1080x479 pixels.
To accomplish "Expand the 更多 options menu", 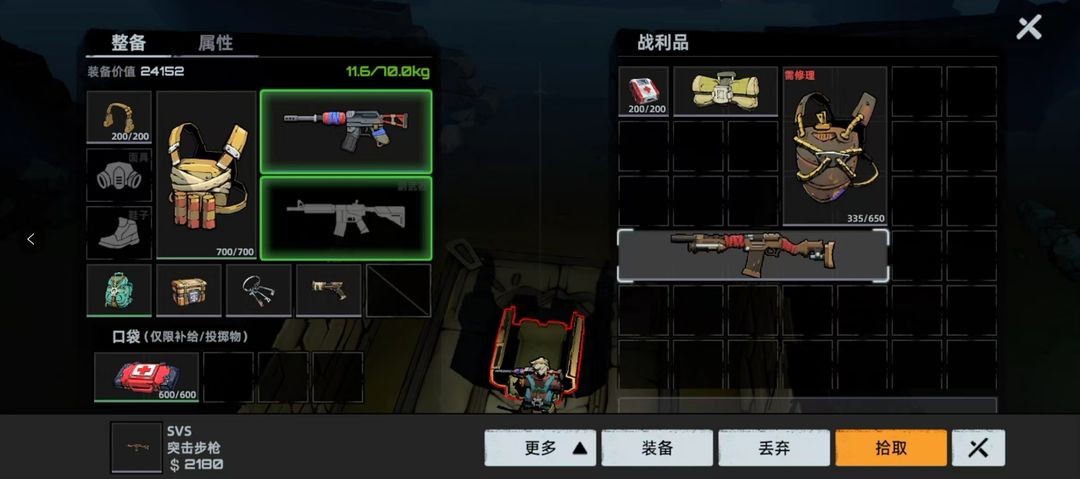I will tap(540, 448).
